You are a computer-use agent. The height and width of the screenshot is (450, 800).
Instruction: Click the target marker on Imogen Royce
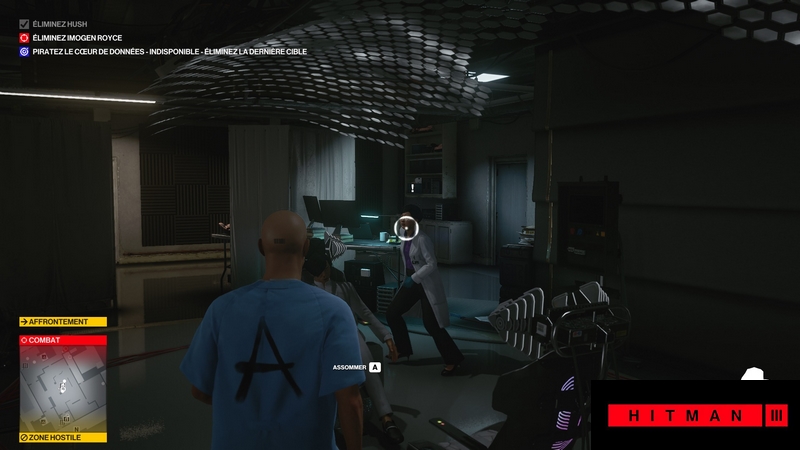click(x=406, y=227)
